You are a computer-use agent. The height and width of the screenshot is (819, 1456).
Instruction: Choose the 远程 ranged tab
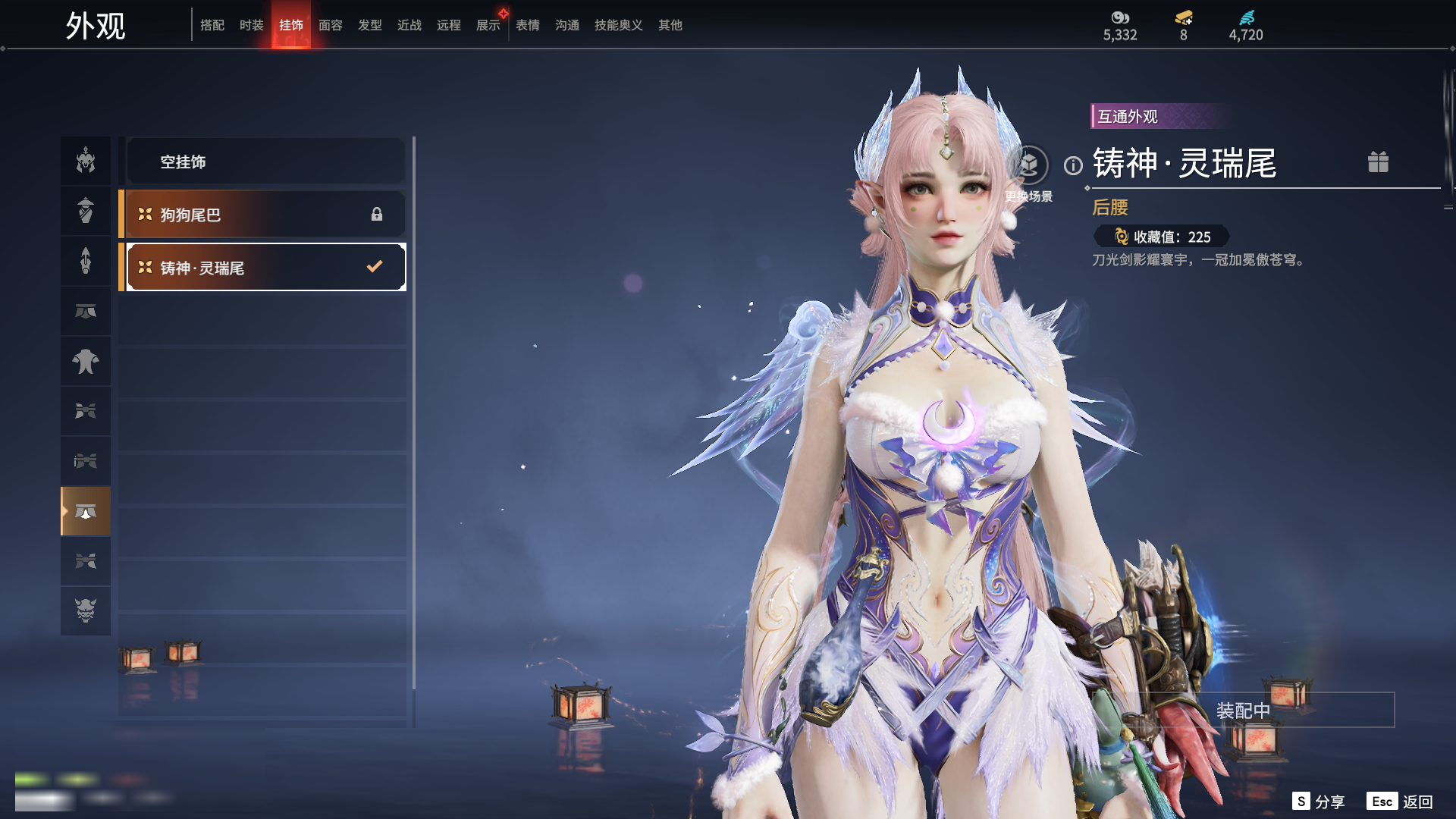pyautogui.click(x=448, y=25)
